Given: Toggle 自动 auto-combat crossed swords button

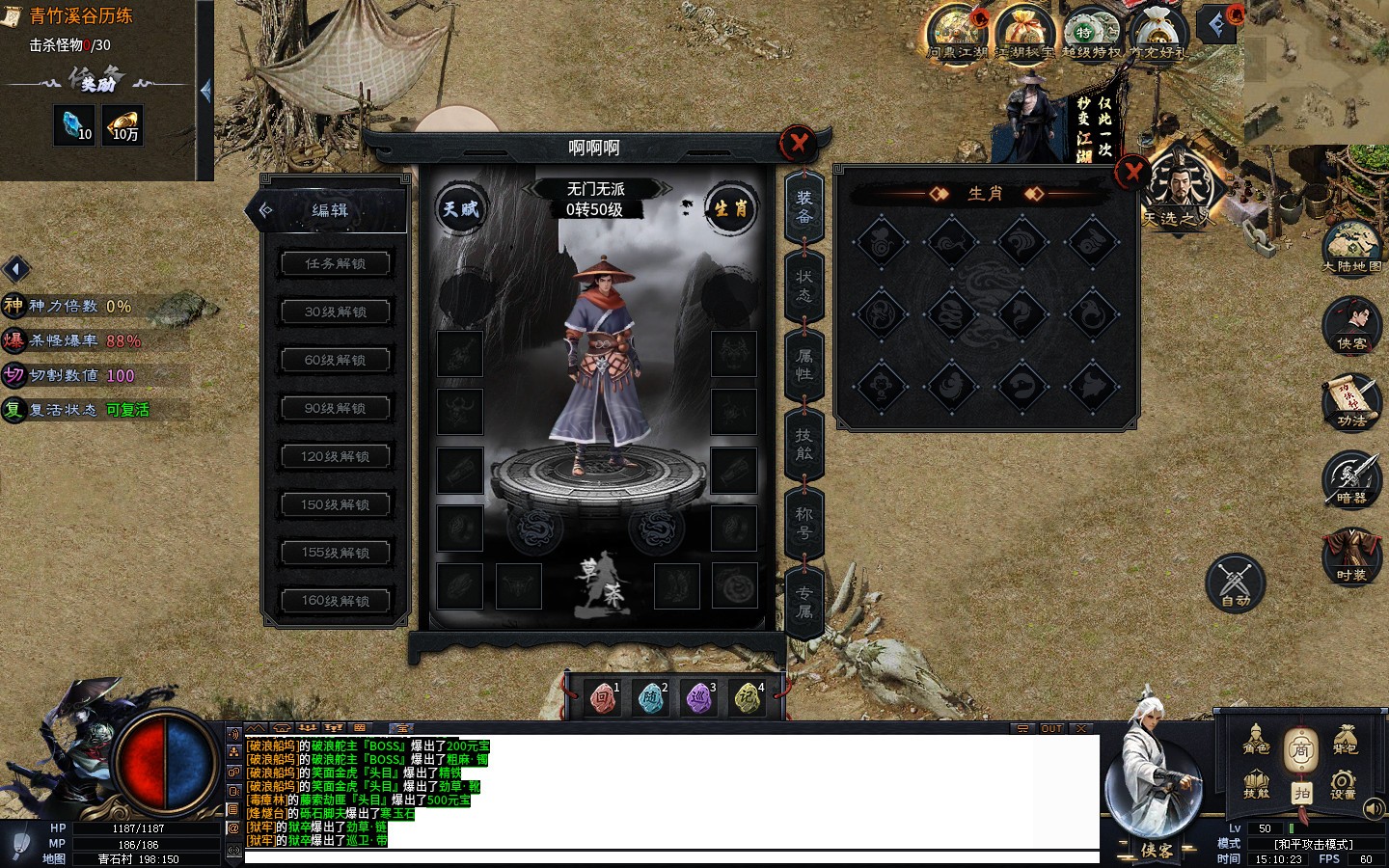Looking at the screenshot, I should click(1235, 583).
